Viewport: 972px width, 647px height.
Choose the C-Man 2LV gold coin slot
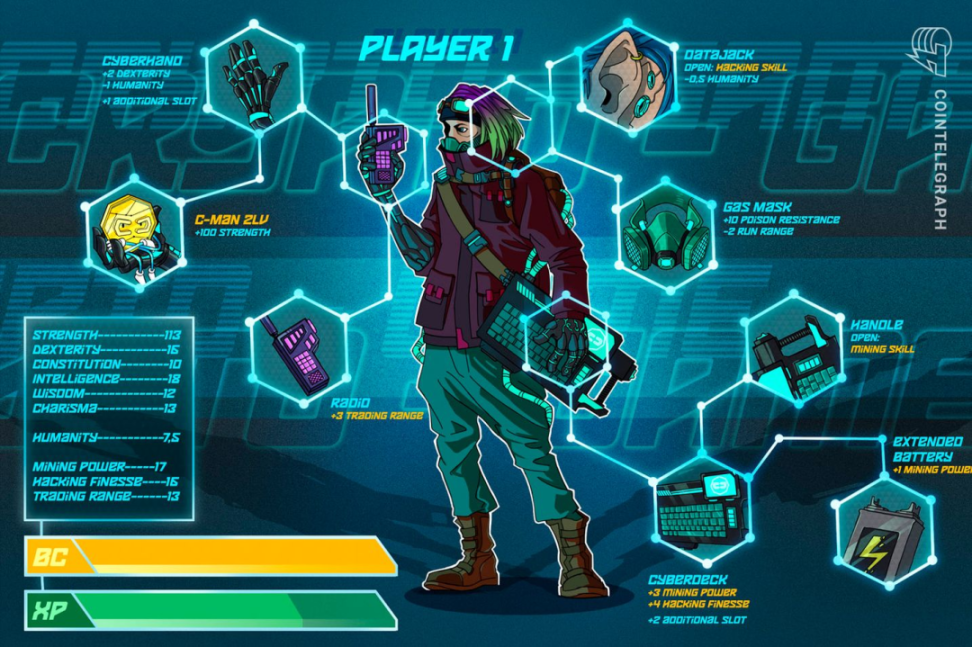(x=131, y=232)
